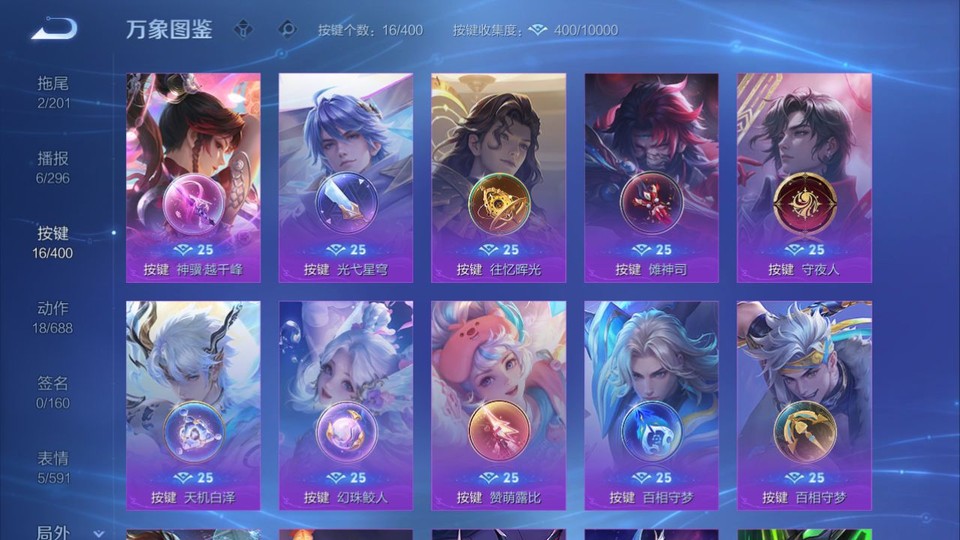Show the 表情 category tab
The image size is (960, 540).
coord(53,467)
